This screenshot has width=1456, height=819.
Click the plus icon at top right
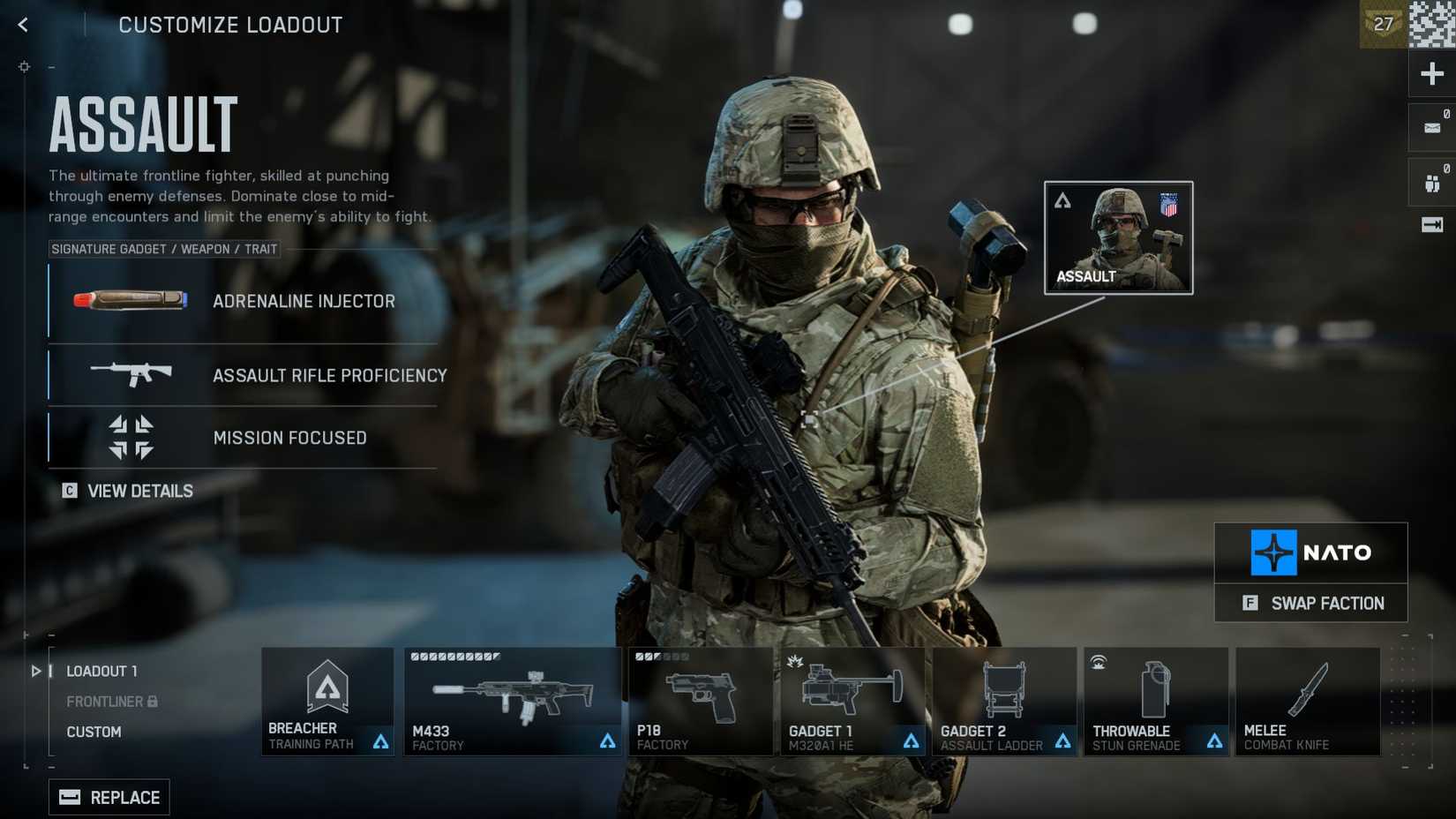(1431, 73)
